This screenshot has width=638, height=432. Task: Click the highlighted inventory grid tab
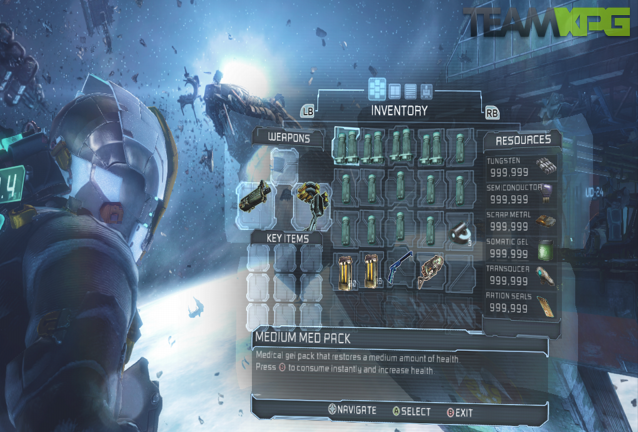(x=378, y=90)
